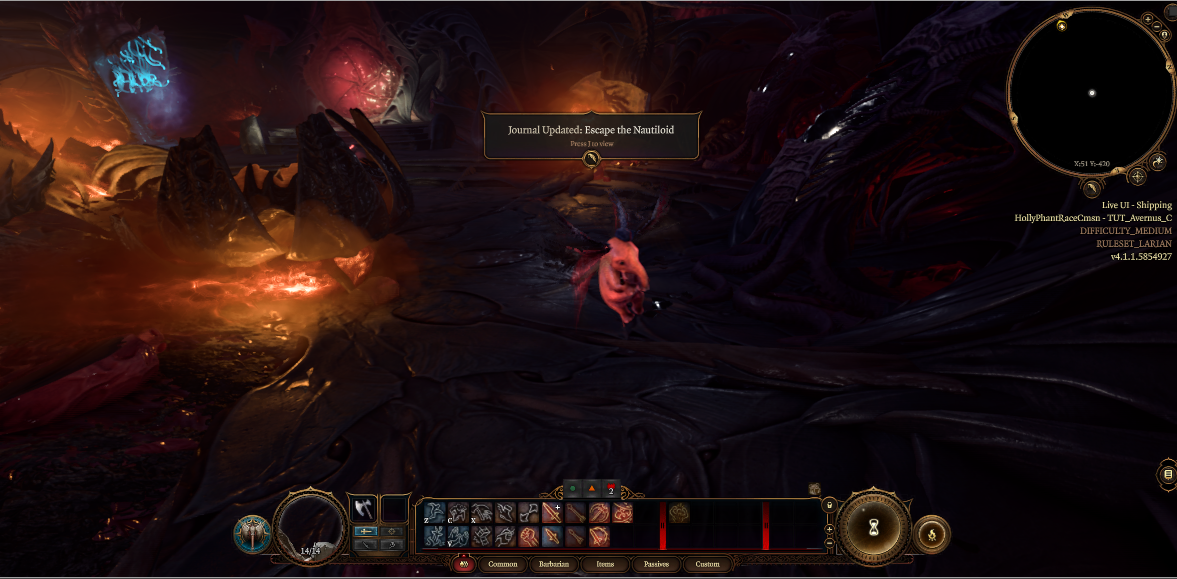Show the Passives hotbar tab

pos(656,564)
